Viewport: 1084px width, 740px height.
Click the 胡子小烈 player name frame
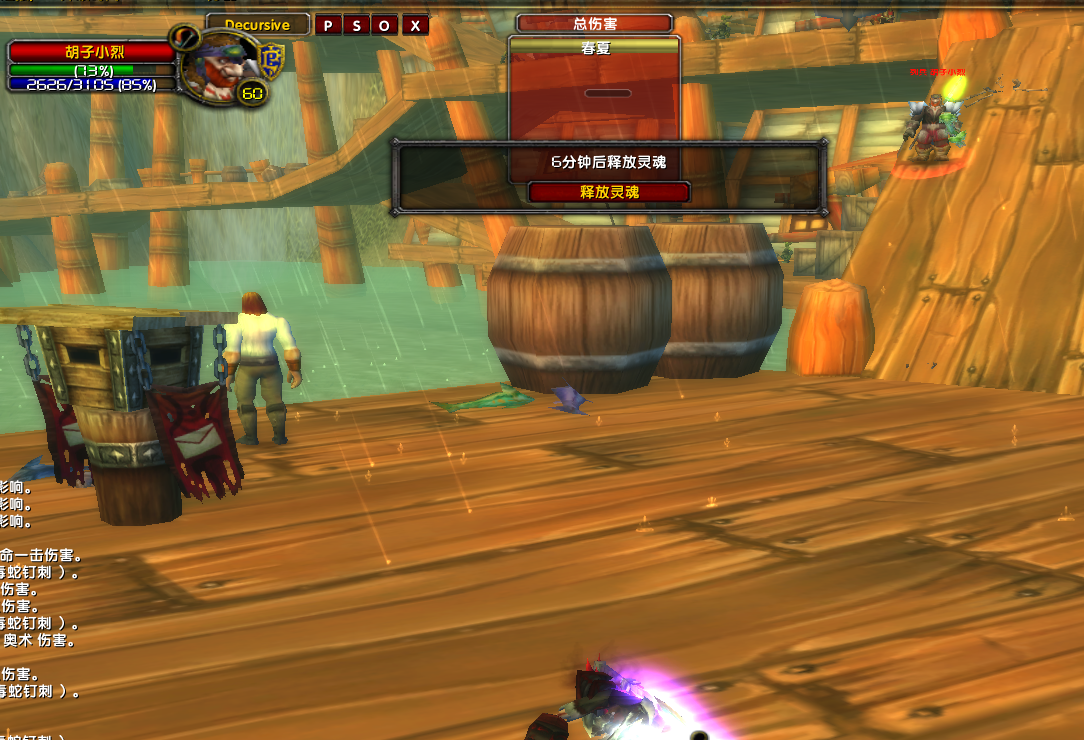[x=92, y=51]
